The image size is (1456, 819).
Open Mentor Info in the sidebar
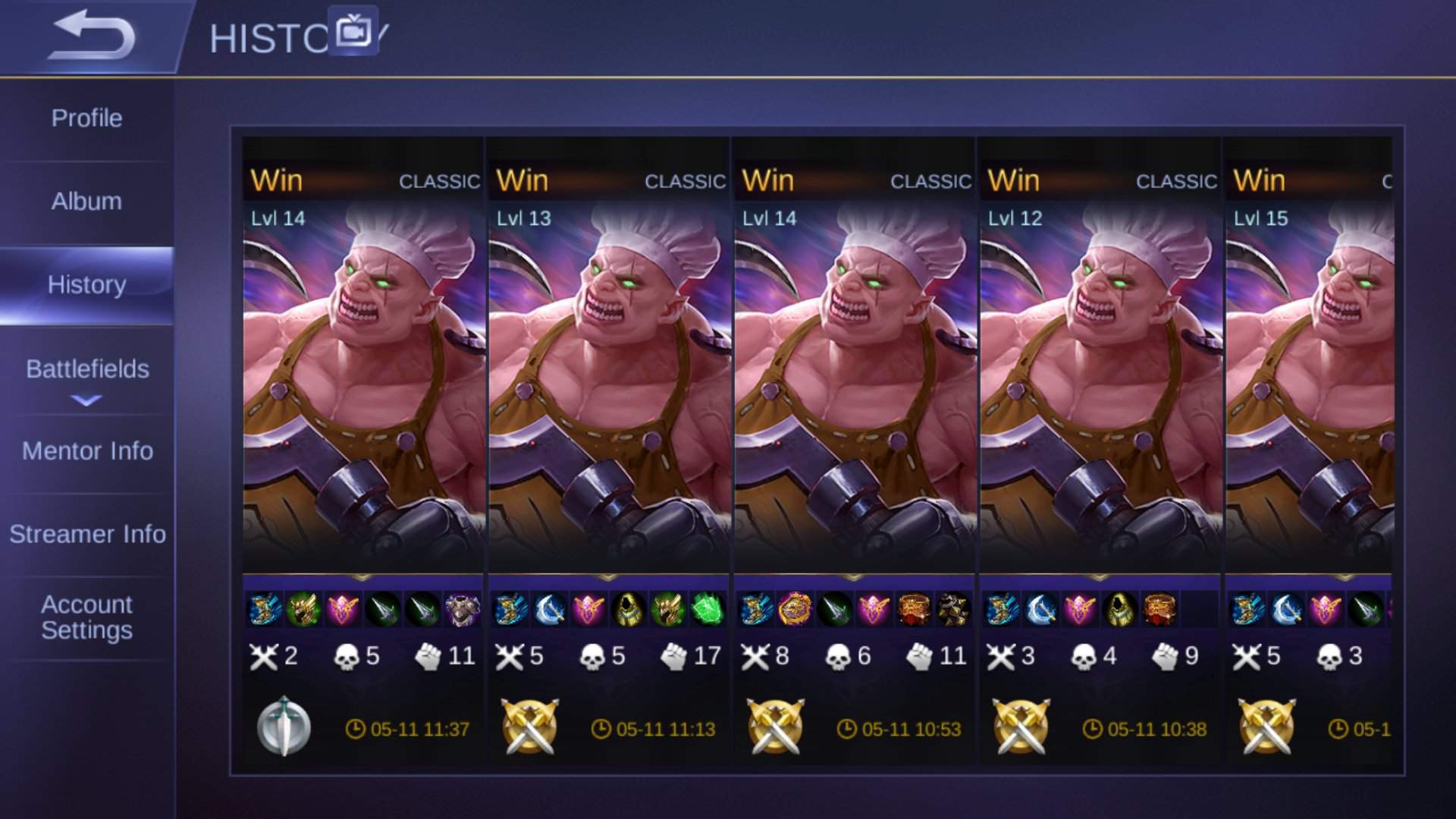(86, 450)
